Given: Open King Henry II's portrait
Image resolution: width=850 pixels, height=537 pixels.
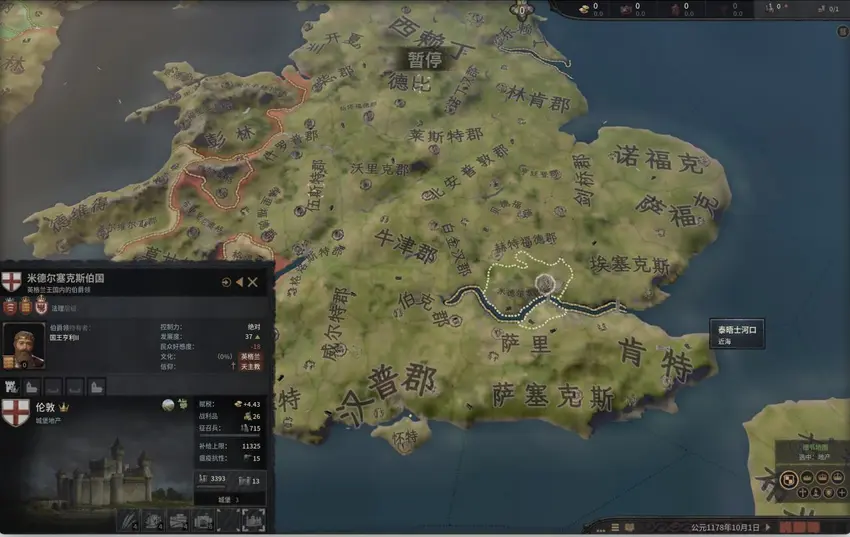Looking at the screenshot, I should click(x=23, y=345).
